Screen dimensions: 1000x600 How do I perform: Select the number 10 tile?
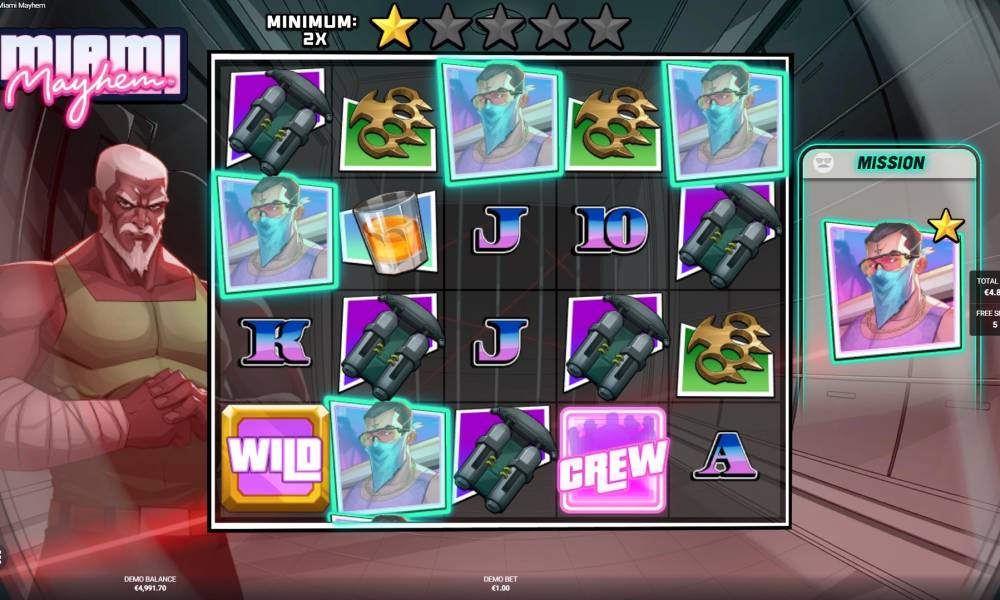coord(611,232)
